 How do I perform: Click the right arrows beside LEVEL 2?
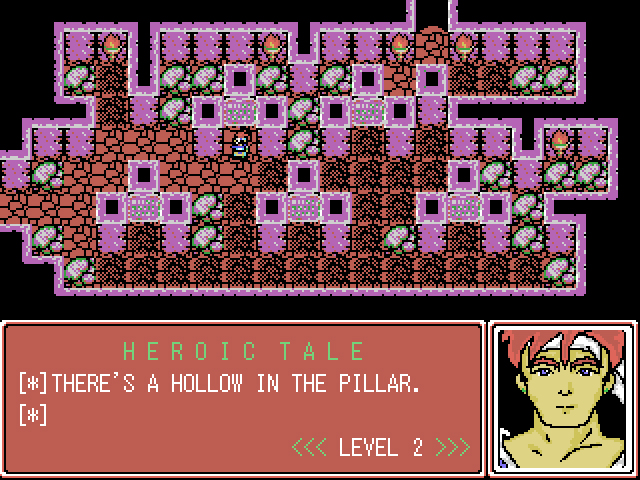coord(453,446)
